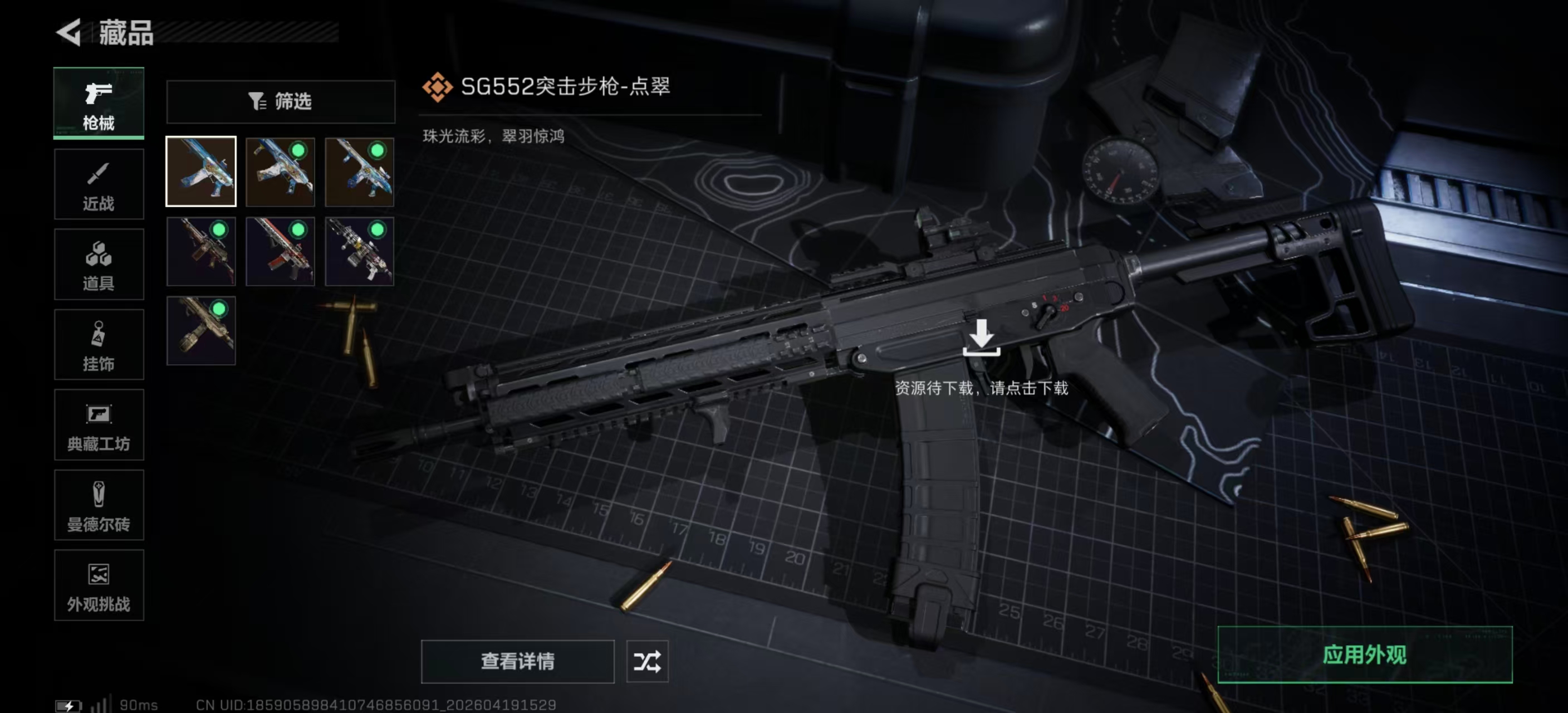The height and width of the screenshot is (713, 1568).
Task: Switch to the 曼德尔砖 category
Action: click(99, 505)
